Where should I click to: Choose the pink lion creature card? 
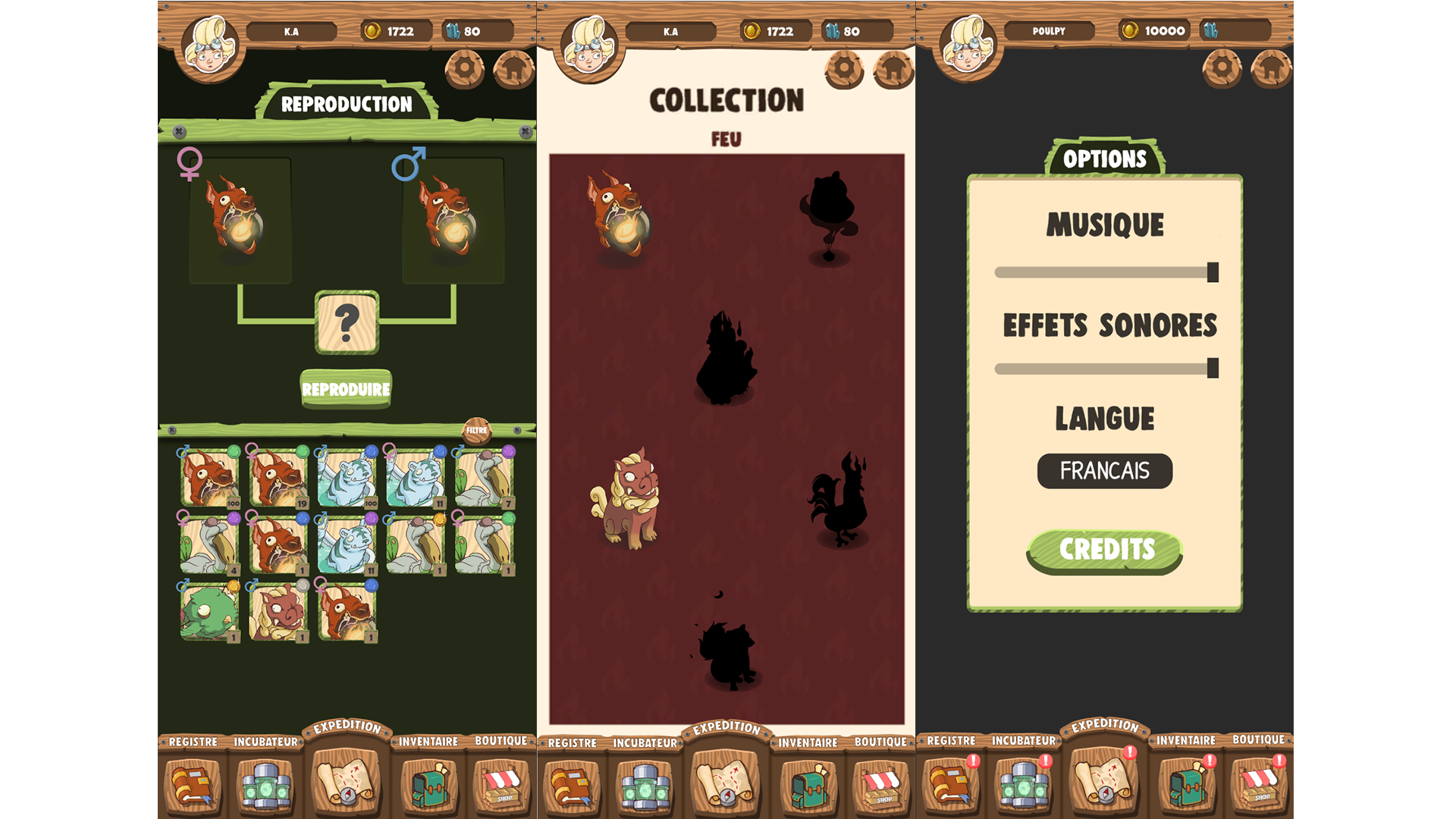click(x=278, y=611)
